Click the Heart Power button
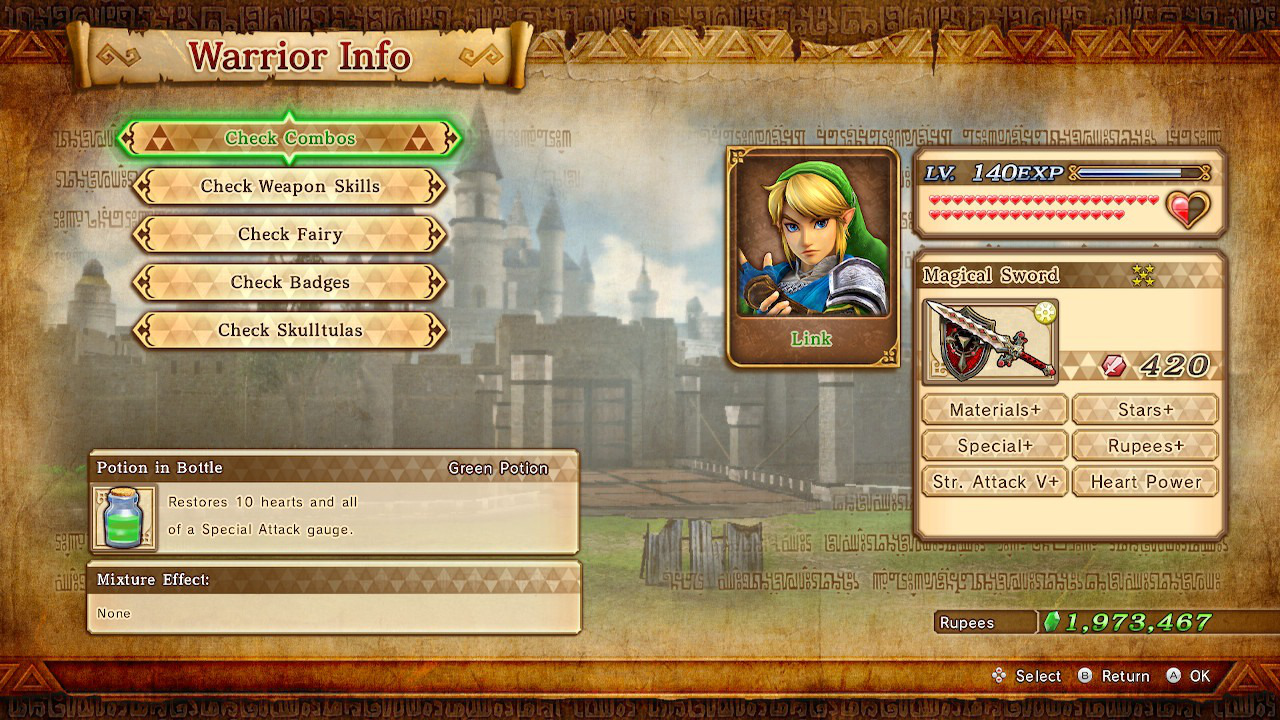 coord(1145,481)
